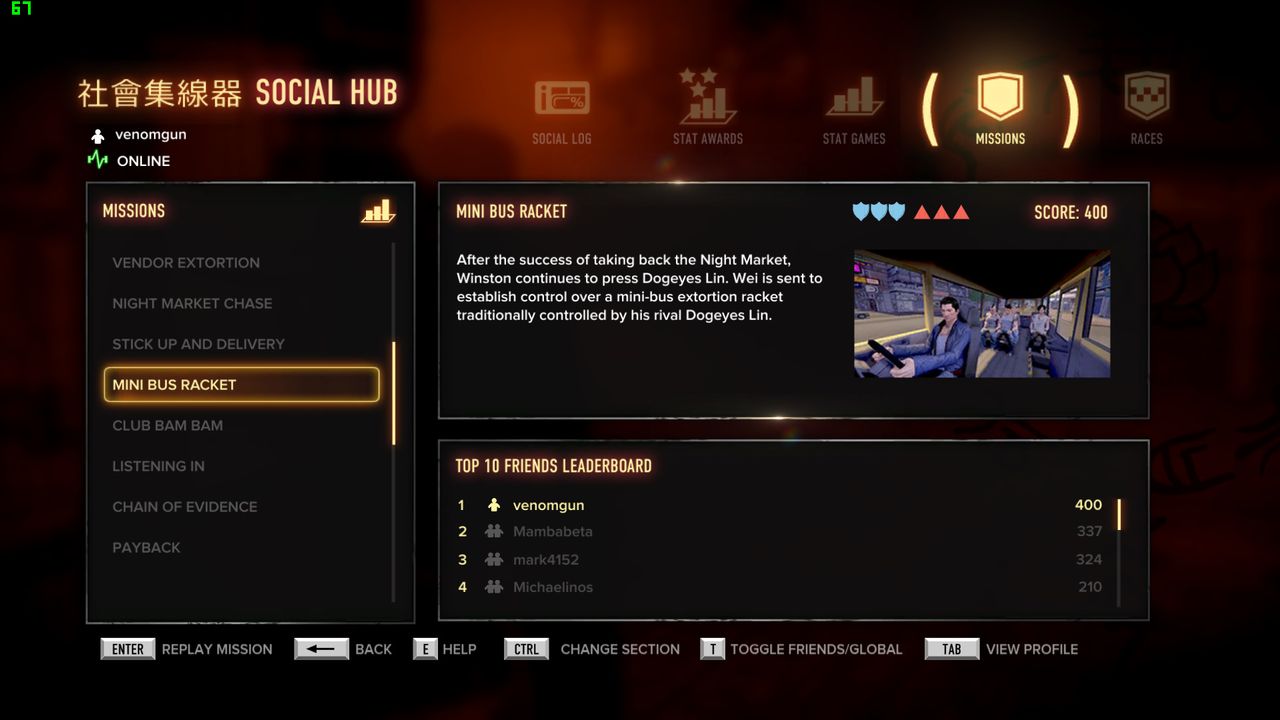Choose the Night Market Chase mission

pyautogui.click(x=192, y=303)
